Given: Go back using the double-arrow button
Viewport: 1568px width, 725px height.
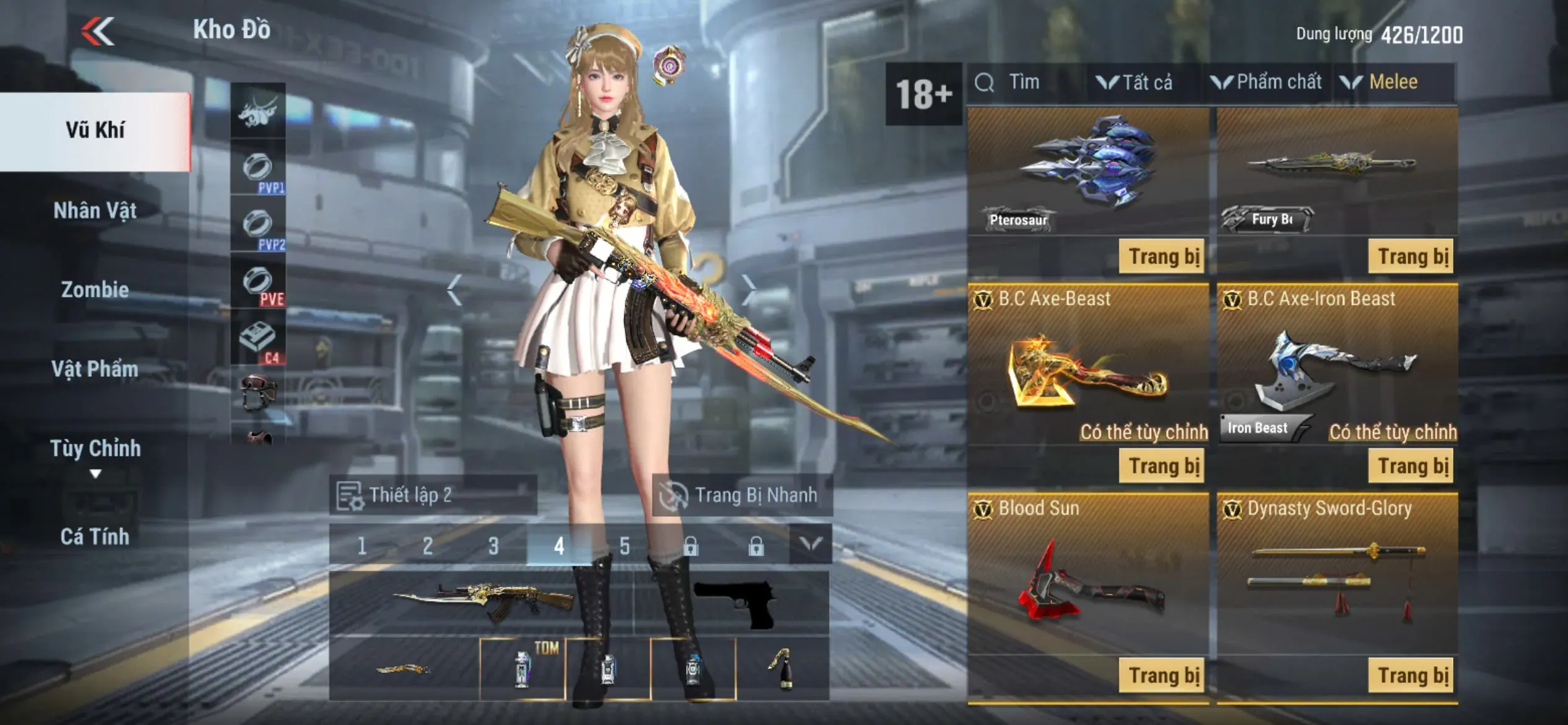Looking at the screenshot, I should click(x=98, y=31).
